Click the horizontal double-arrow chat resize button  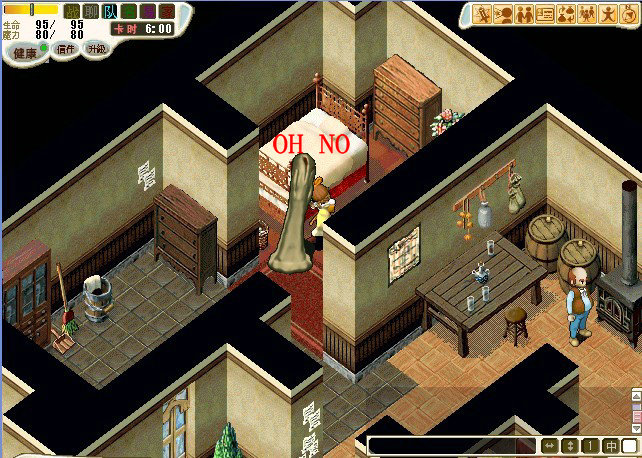click(550, 445)
